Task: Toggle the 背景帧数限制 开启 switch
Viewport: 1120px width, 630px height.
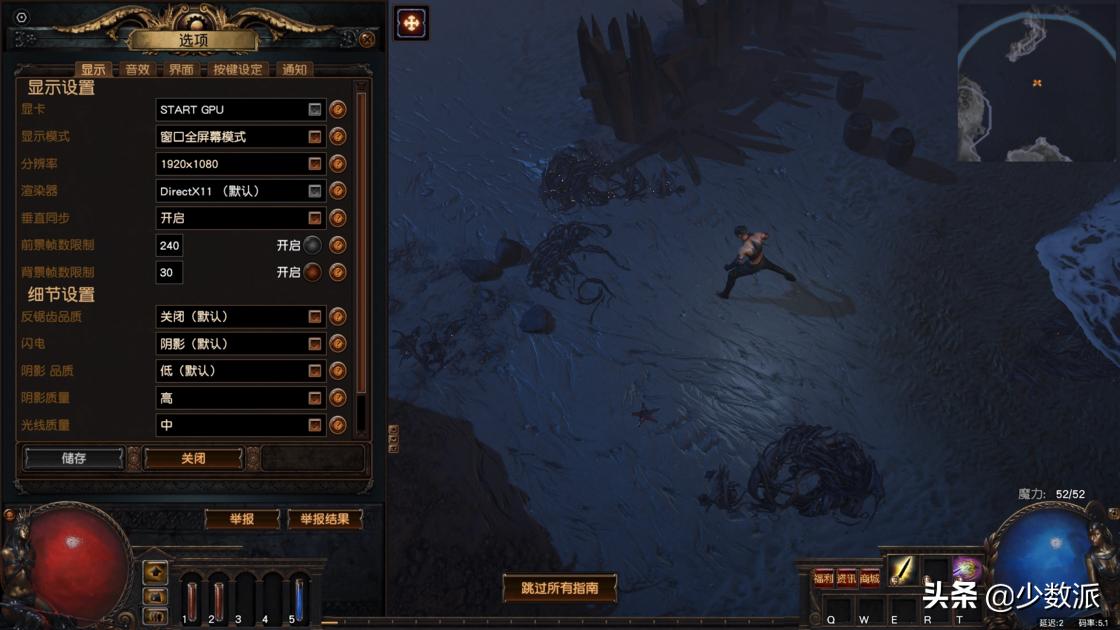Action: pos(313,272)
